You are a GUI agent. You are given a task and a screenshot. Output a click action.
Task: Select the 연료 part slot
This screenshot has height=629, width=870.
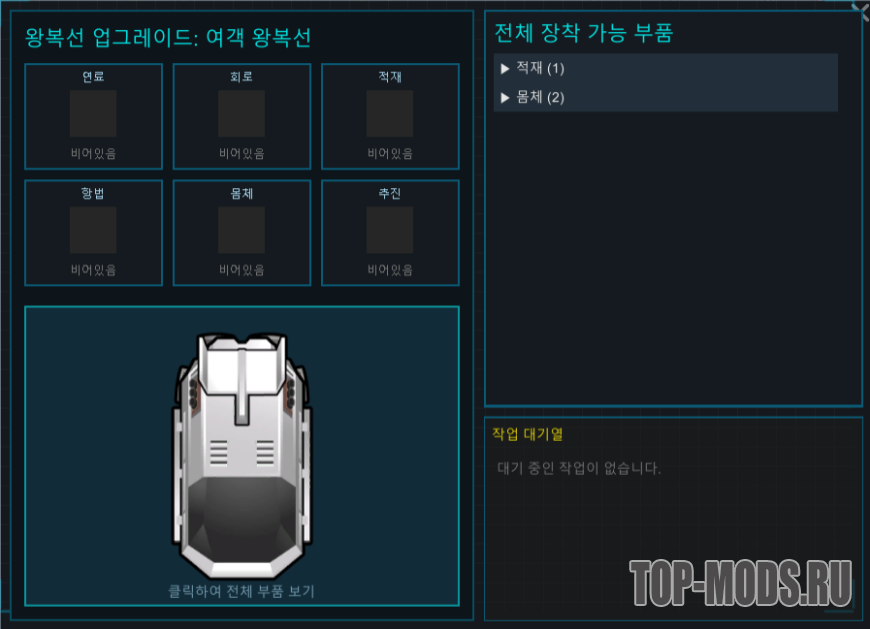(93, 114)
